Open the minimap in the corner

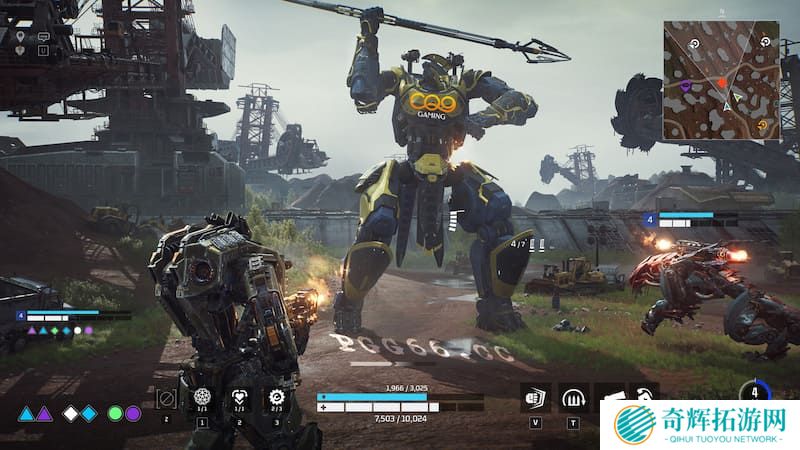click(x=721, y=79)
